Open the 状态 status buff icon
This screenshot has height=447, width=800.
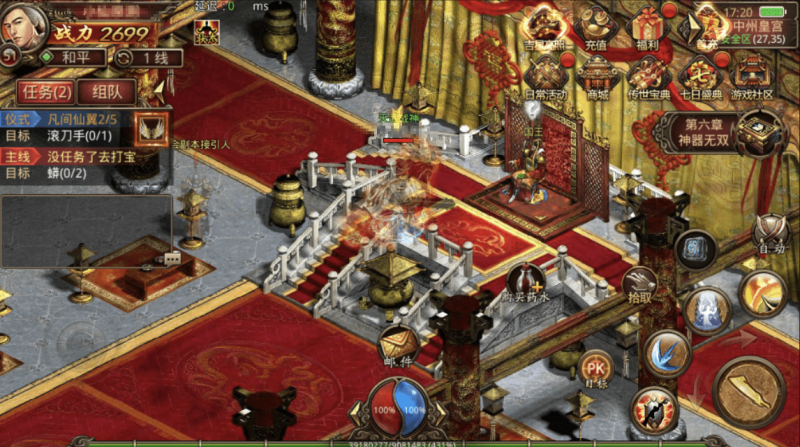click(x=205, y=30)
